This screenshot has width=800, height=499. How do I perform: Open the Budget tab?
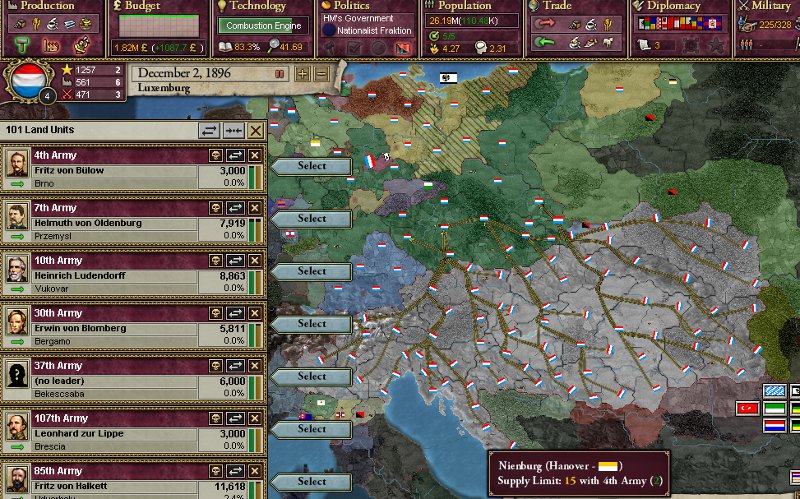tap(152, 6)
